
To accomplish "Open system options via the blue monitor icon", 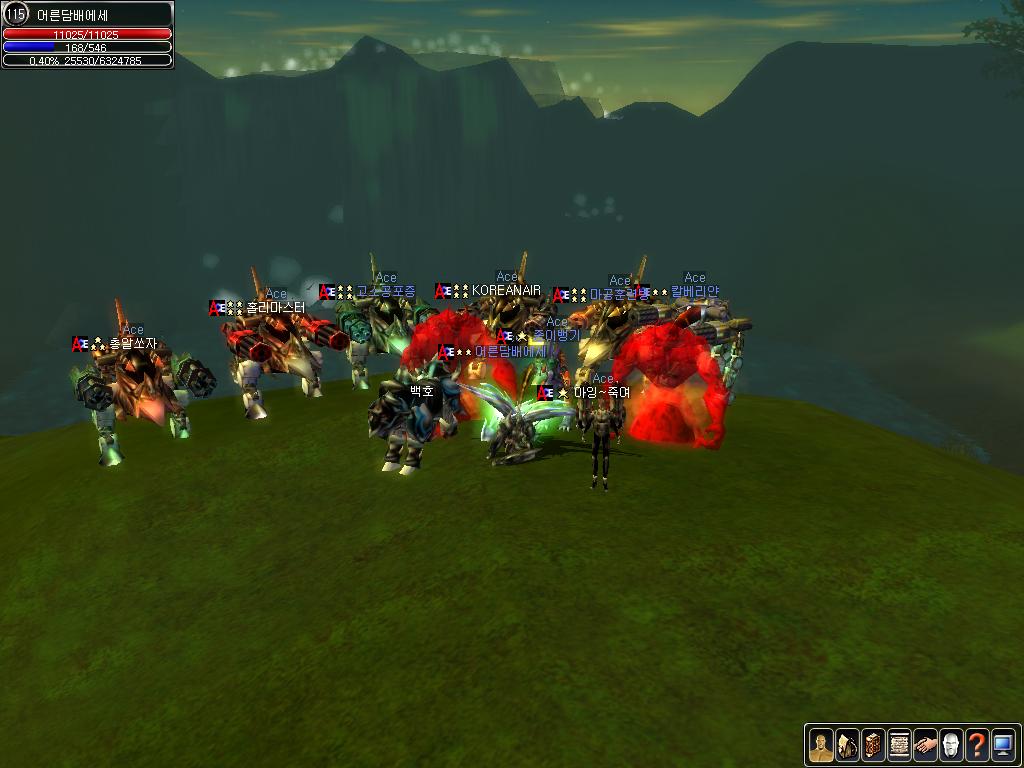I will tap(1003, 745).
